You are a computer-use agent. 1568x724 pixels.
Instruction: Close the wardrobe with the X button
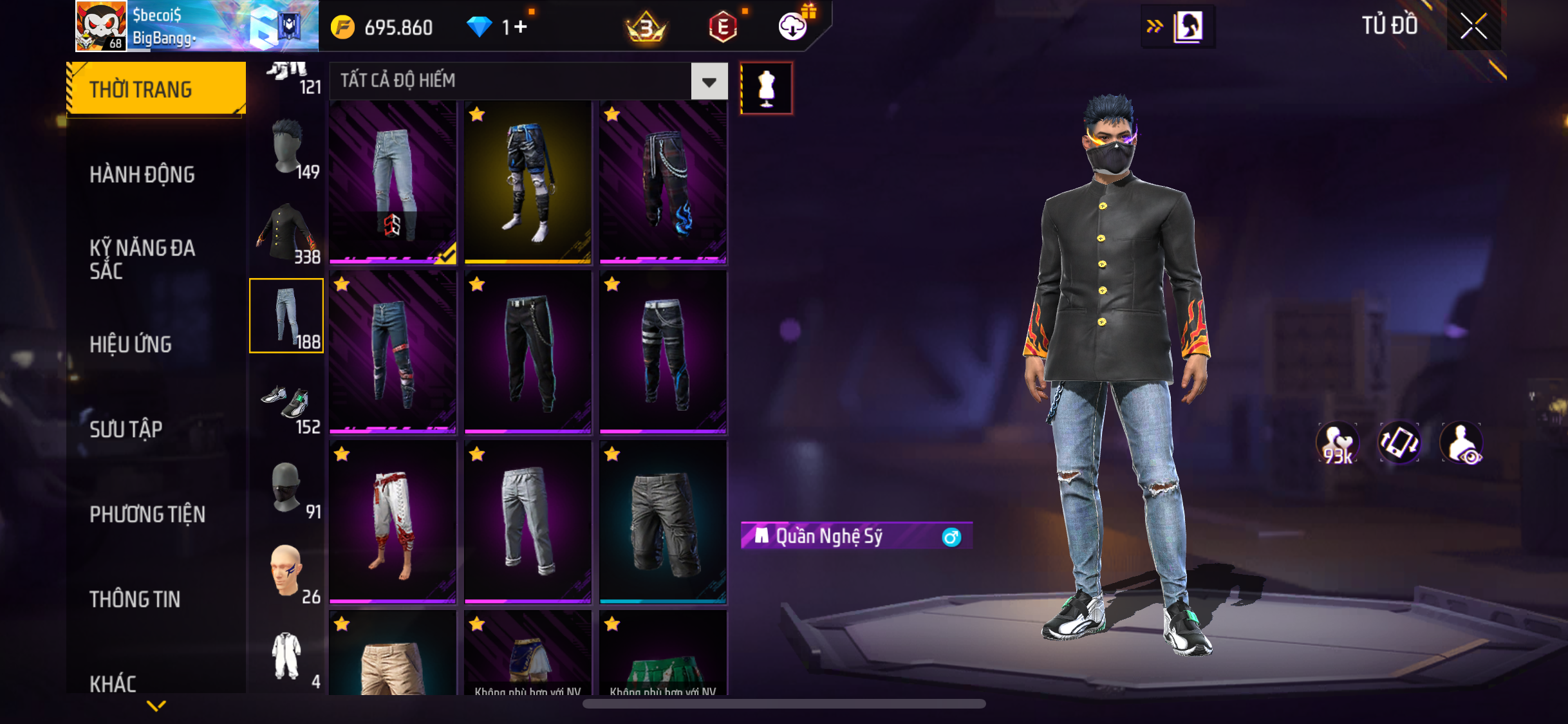[1473, 26]
